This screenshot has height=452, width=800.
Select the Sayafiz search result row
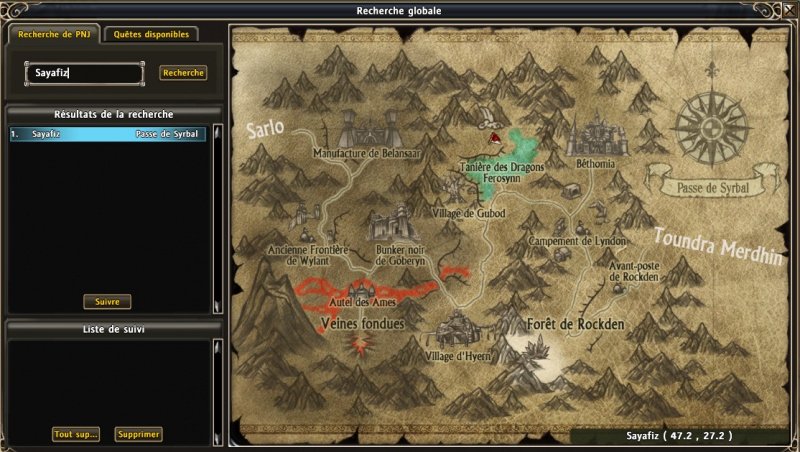point(107,133)
